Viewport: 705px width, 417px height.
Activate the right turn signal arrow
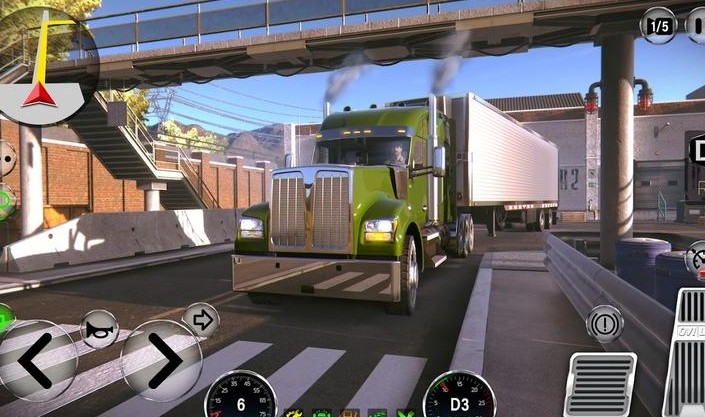[x=201, y=320]
